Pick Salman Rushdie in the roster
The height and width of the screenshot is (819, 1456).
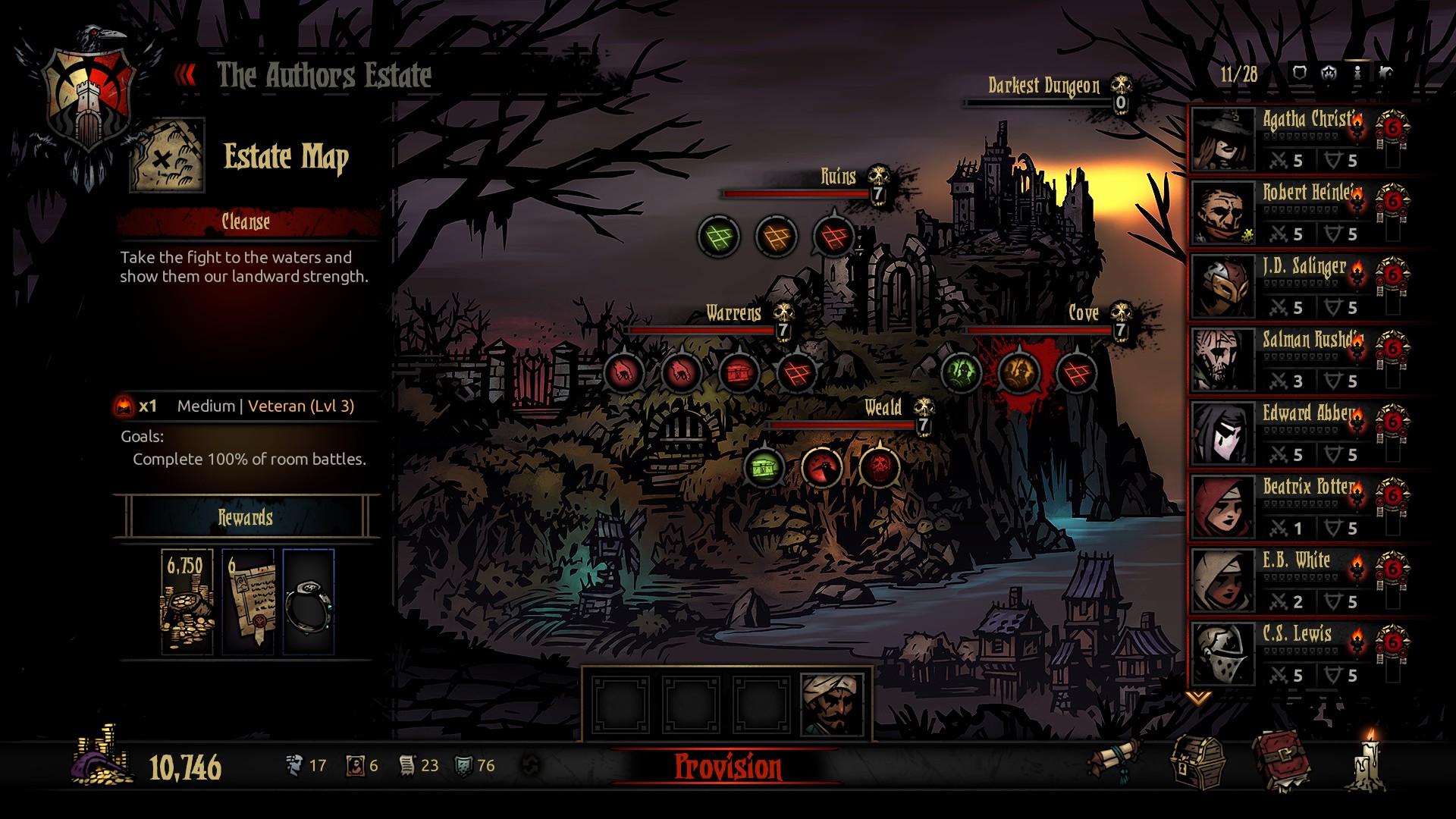1298,359
